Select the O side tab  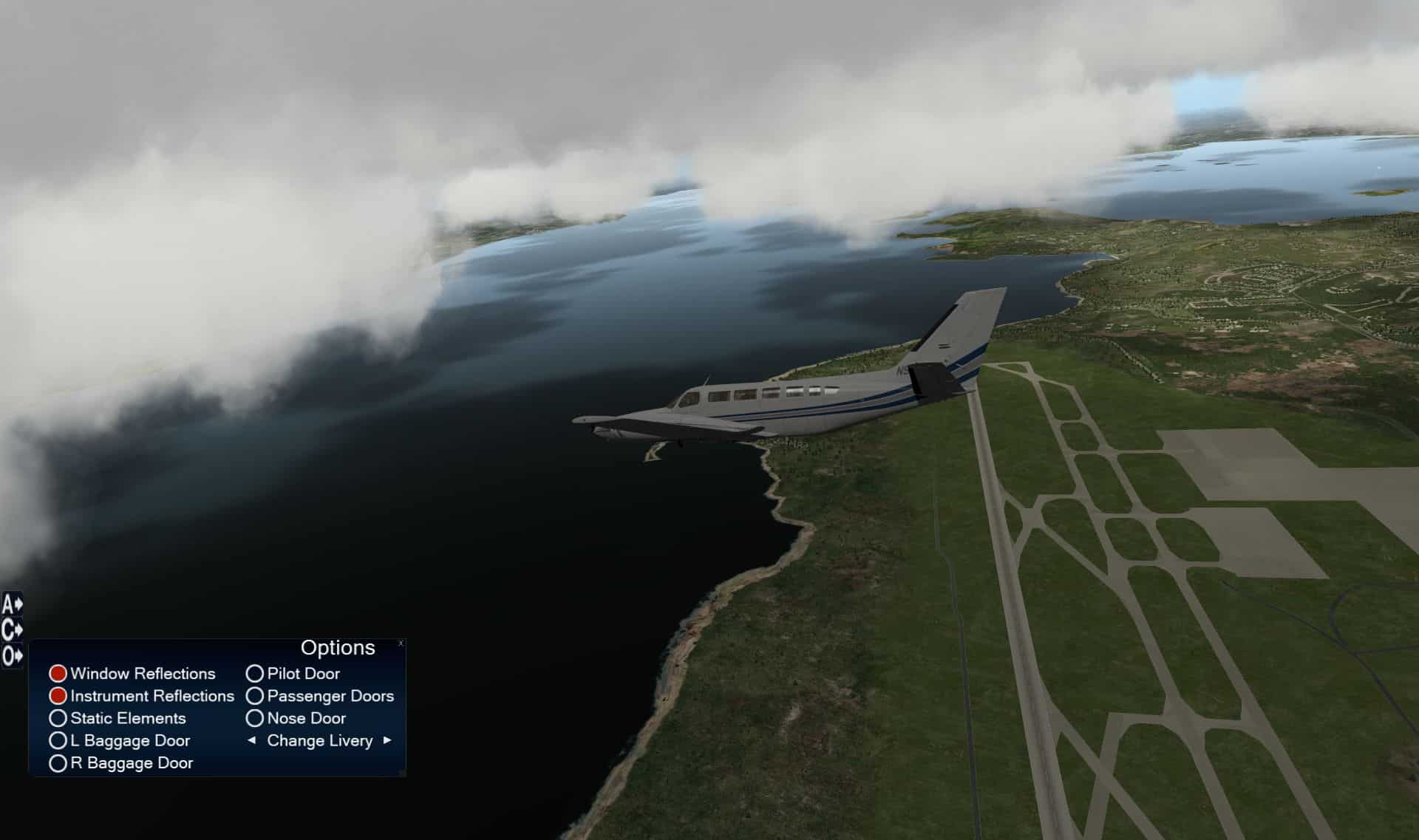pyautogui.click(x=12, y=655)
